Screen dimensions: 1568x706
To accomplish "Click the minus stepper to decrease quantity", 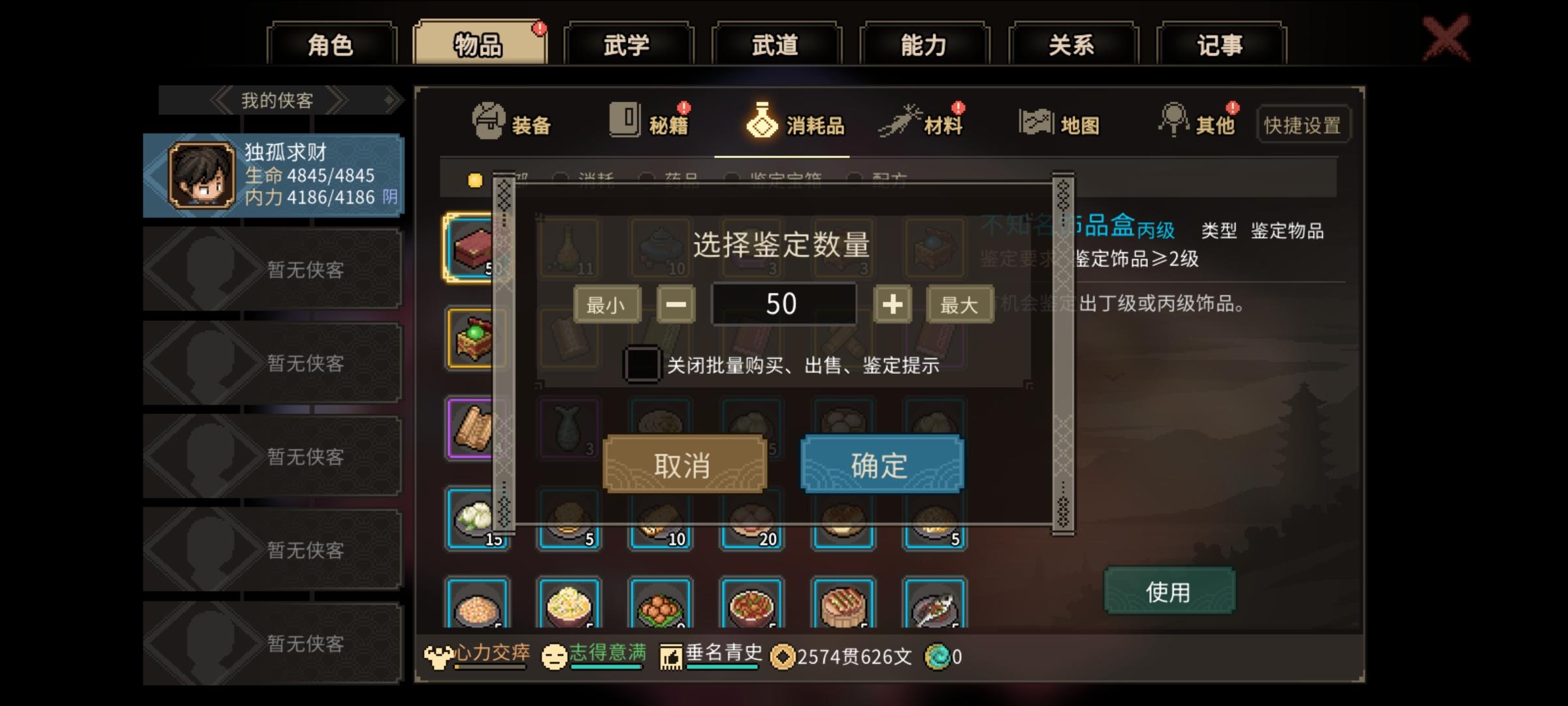I will 676,304.
